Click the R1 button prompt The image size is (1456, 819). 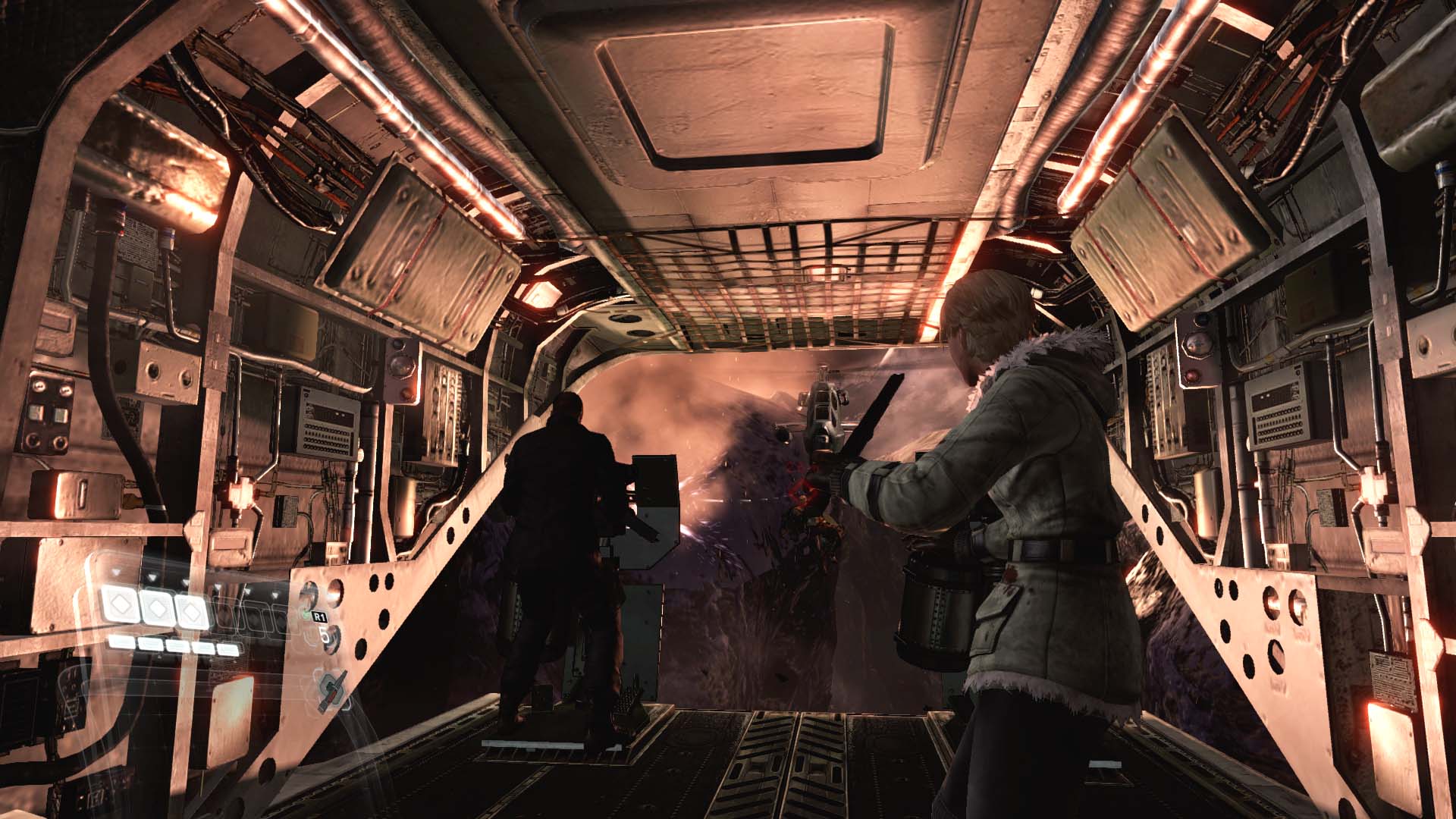(320, 617)
